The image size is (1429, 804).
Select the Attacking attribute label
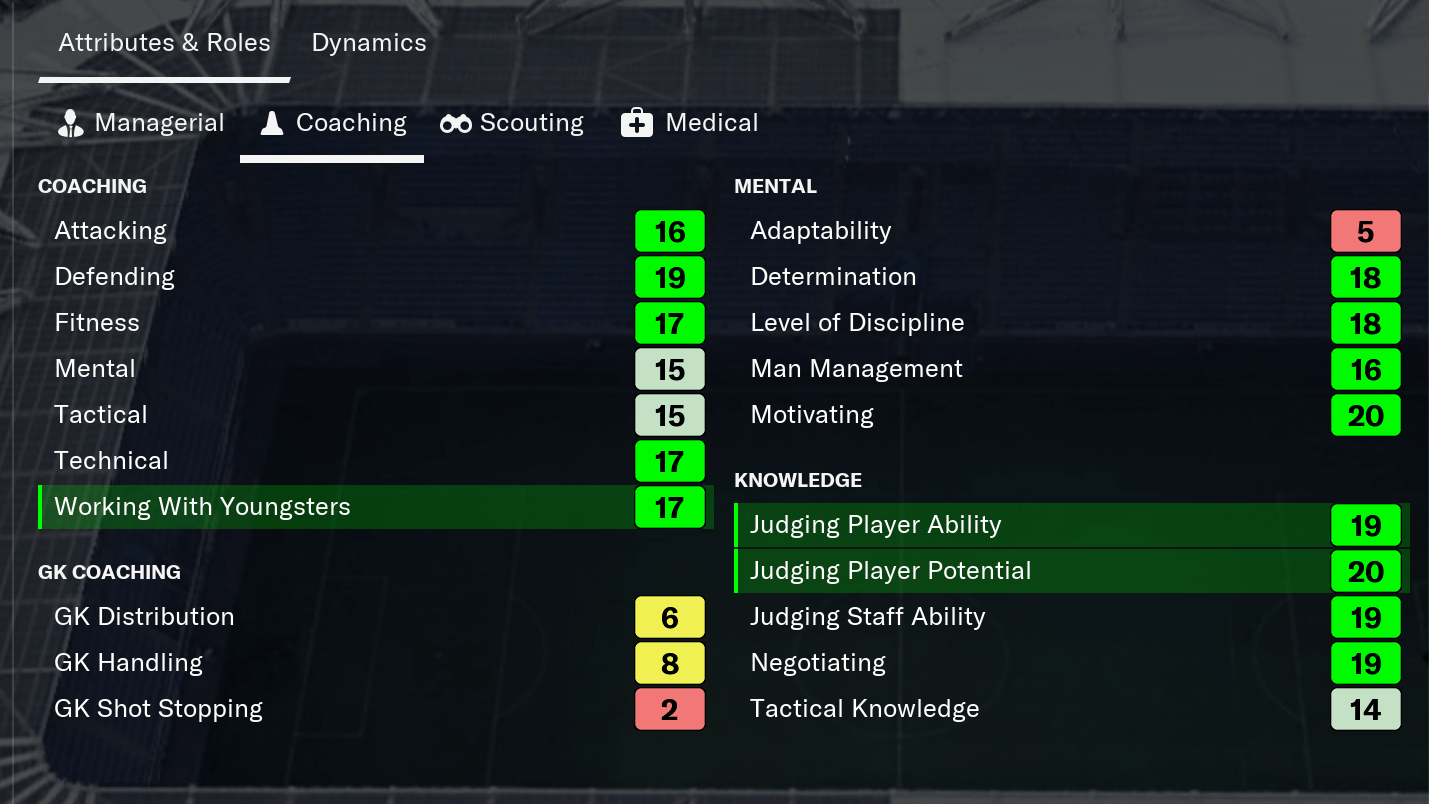click(110, 231)
